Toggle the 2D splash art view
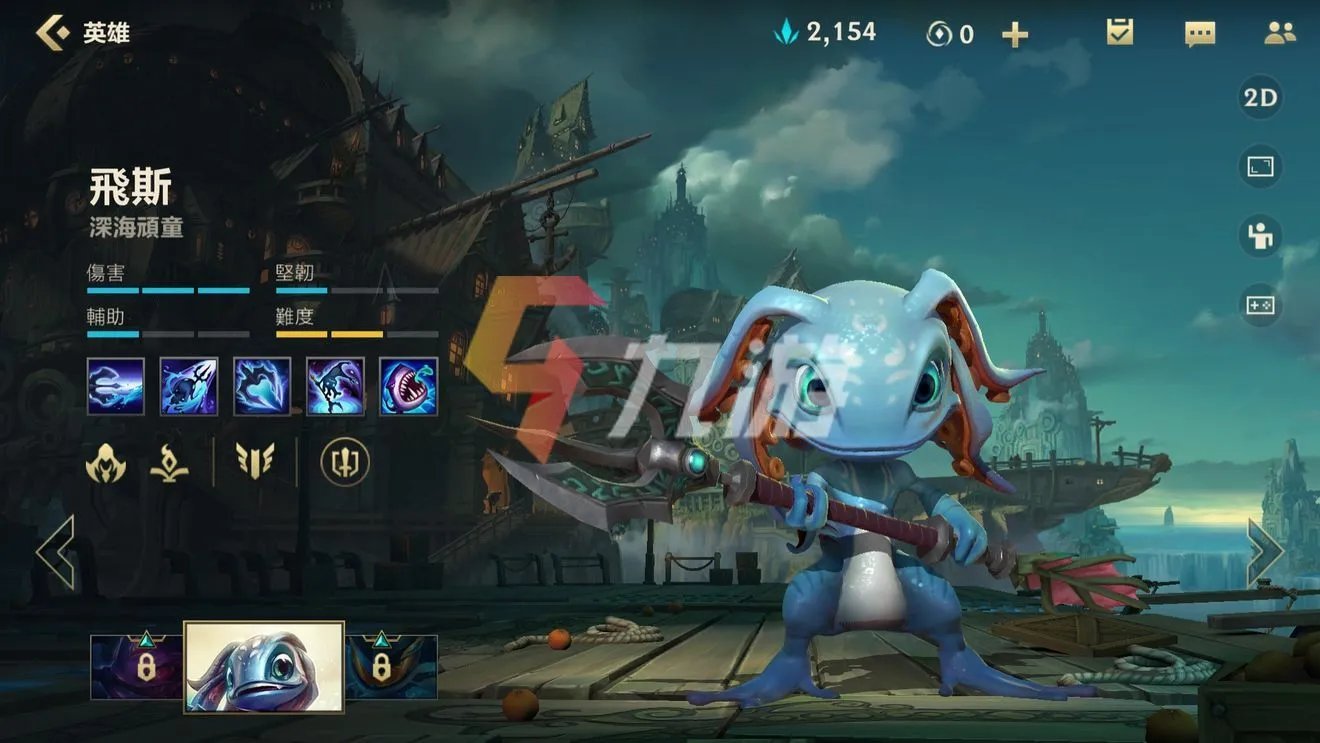 coord(1260,98)
